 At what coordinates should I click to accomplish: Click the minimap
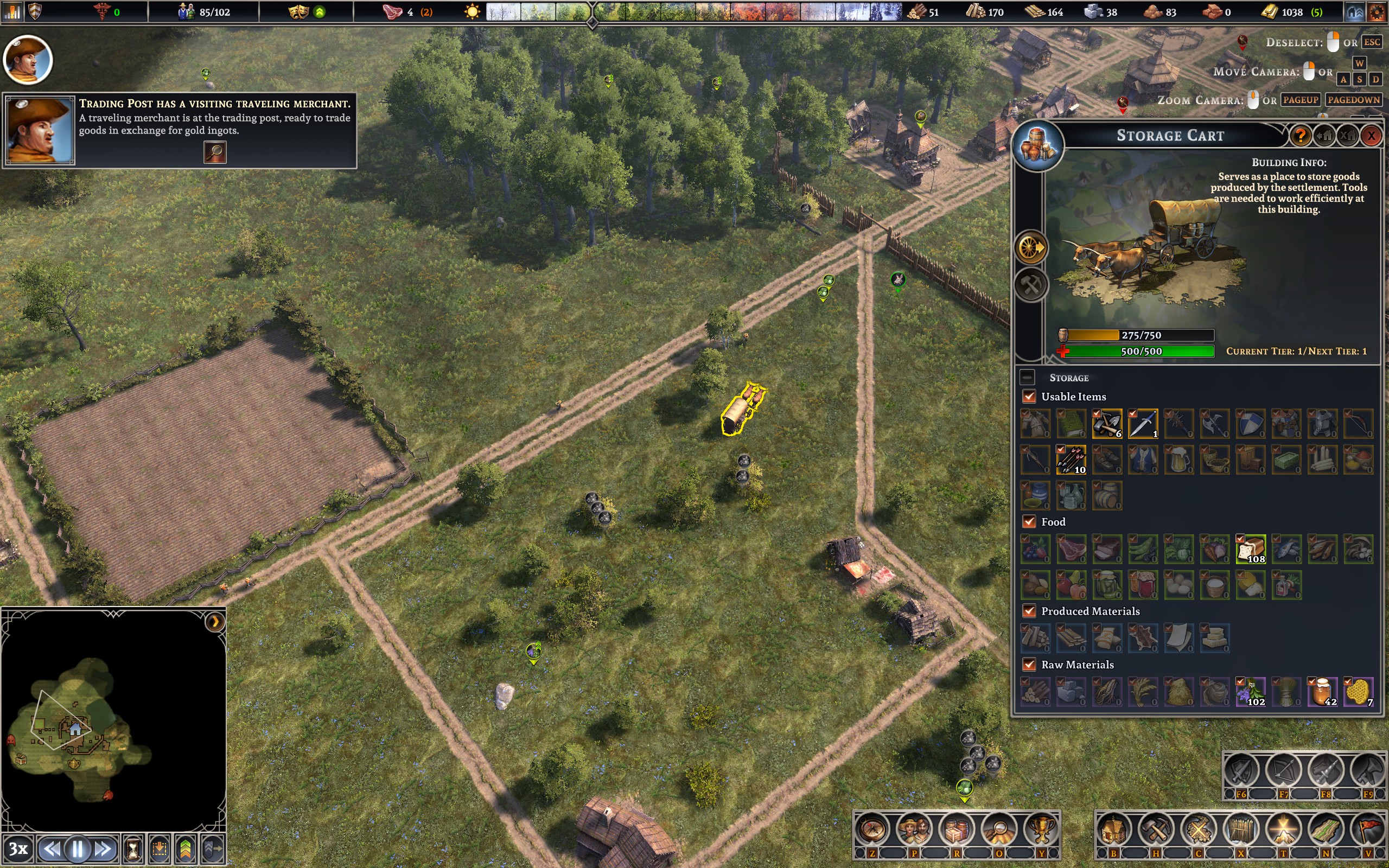pos(86,729)
